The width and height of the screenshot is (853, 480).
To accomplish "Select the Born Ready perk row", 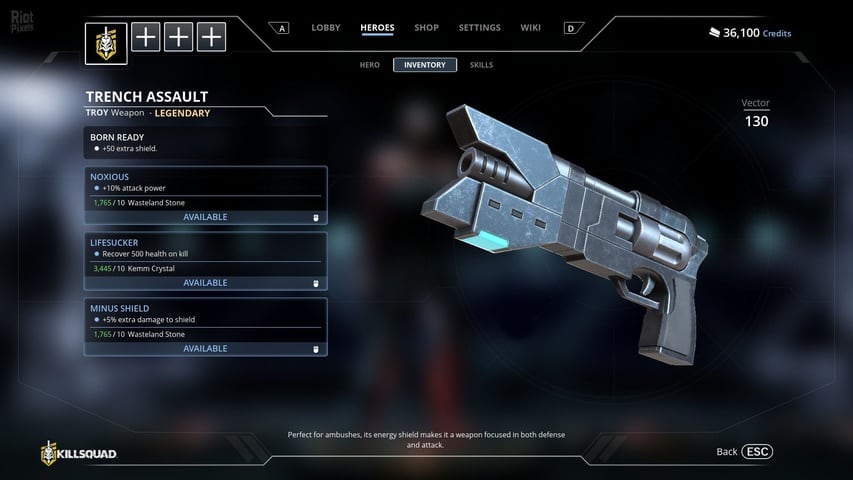I will tap(205, 142).
